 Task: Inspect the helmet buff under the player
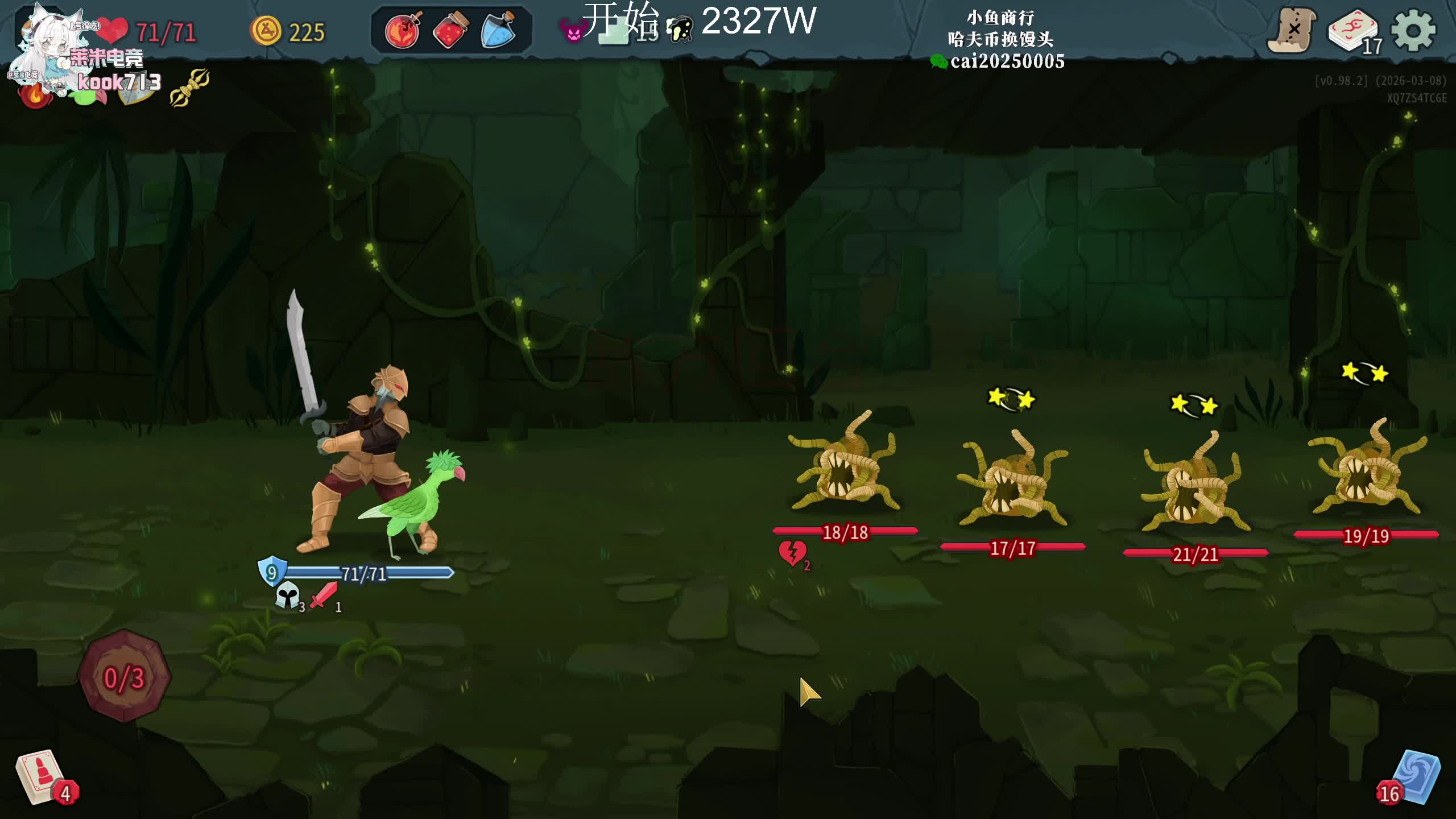(288, 596)
